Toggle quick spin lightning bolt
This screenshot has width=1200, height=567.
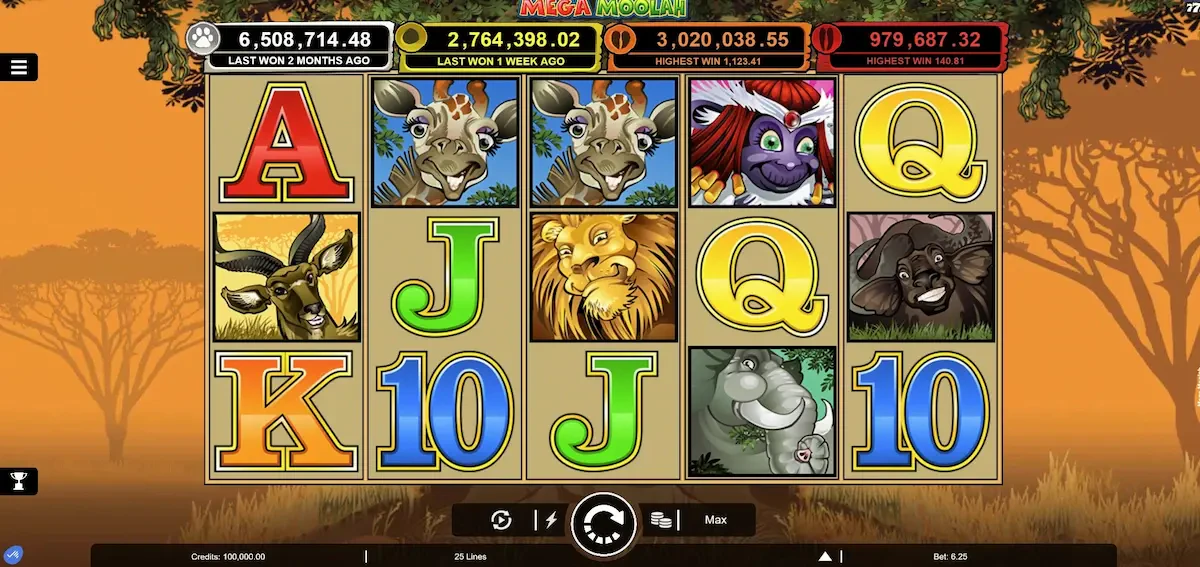pyautogui.click(x=550, y=520)
